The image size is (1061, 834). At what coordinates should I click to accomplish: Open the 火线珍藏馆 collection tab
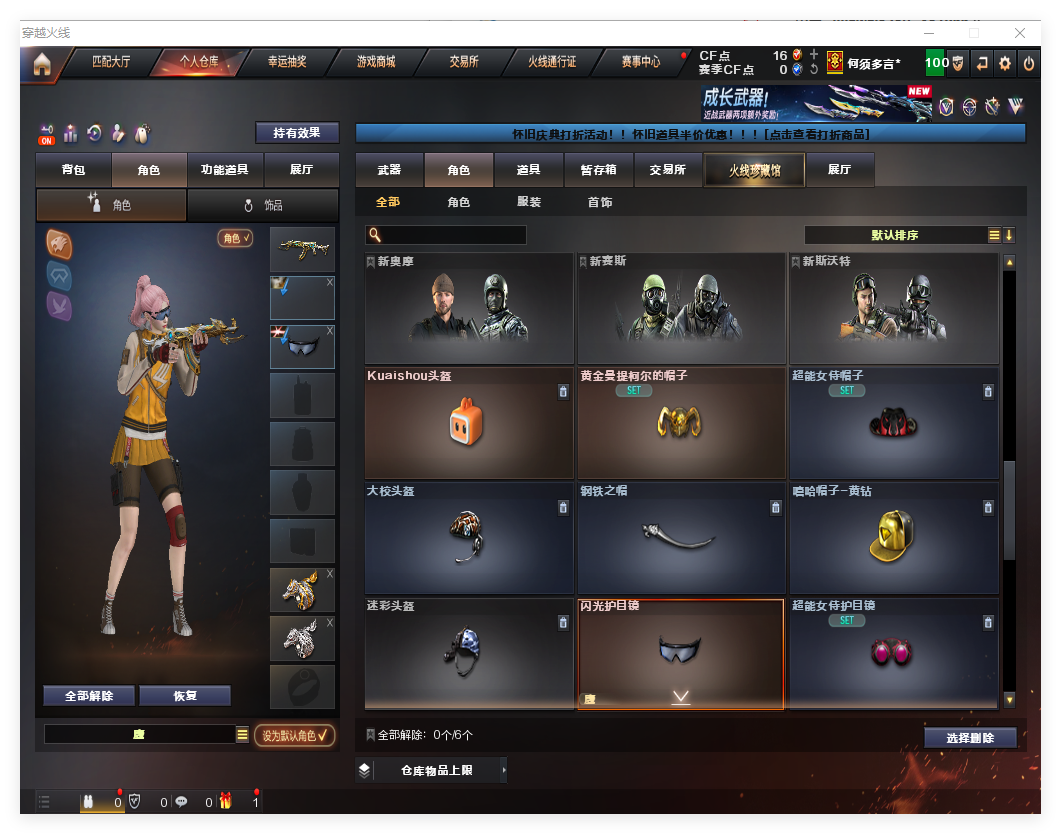[x=754, y=170]
